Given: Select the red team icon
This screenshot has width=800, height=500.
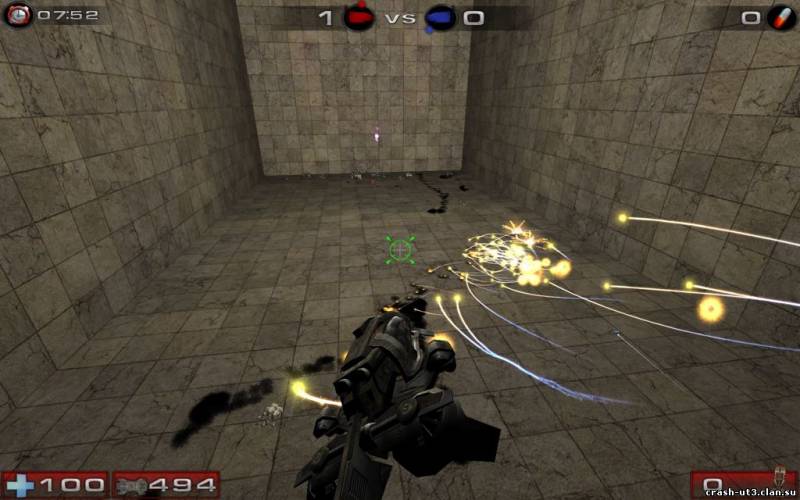Looking at the screenshot, I should (x=359, y=17).
